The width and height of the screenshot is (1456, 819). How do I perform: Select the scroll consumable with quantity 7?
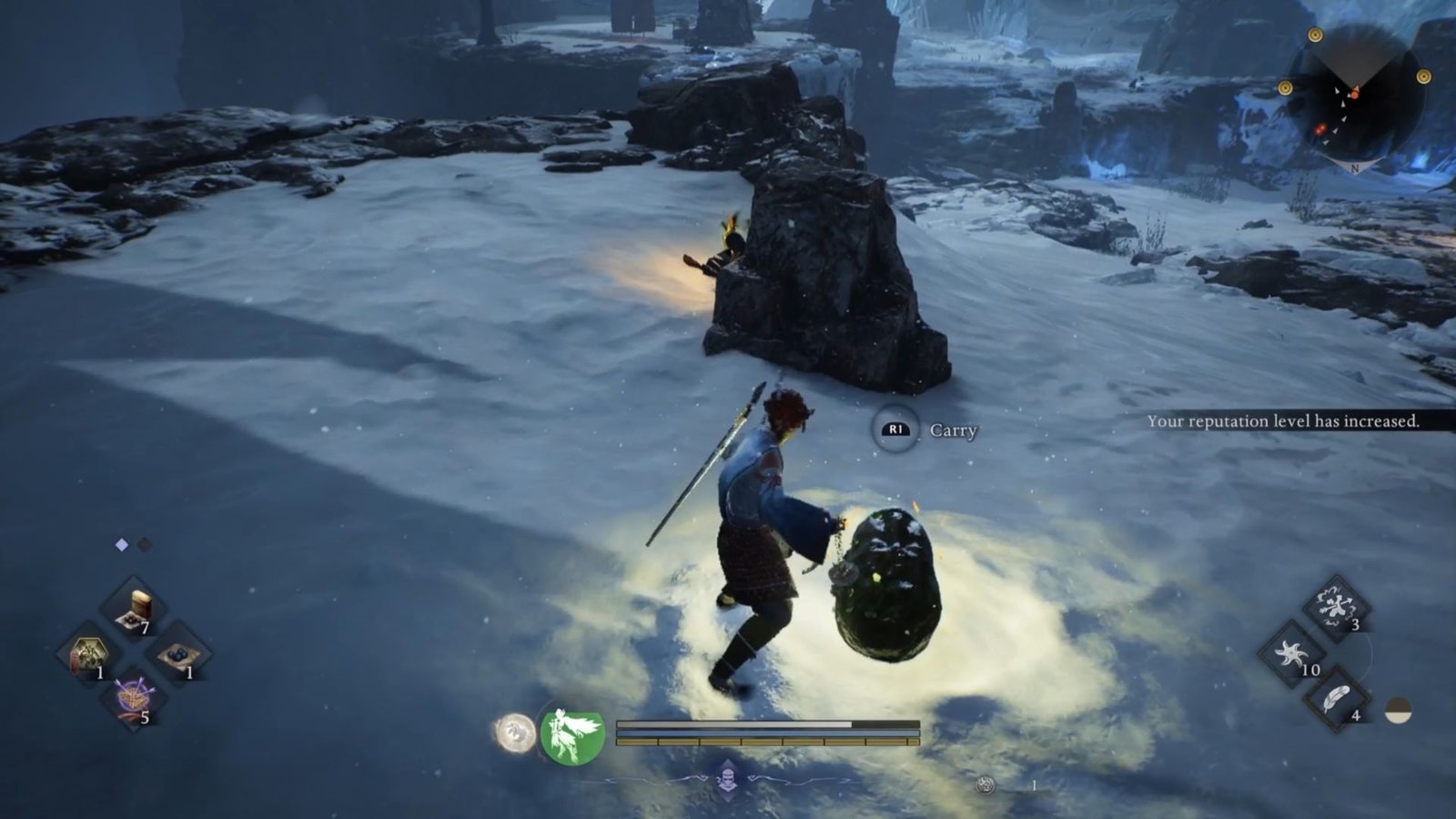pyautogui.click(x=132, y=604)
